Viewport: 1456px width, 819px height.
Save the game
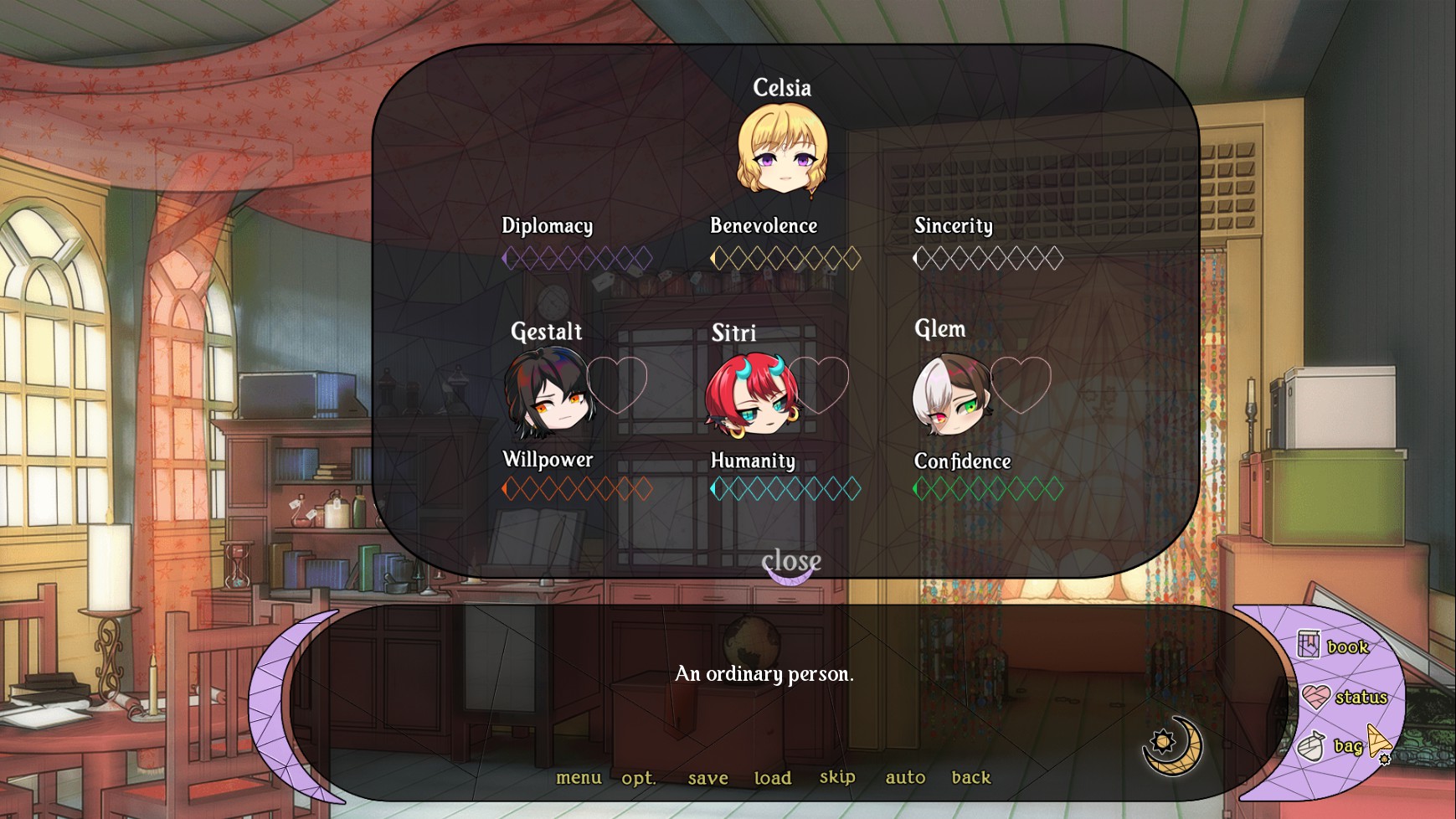point(707,778)
